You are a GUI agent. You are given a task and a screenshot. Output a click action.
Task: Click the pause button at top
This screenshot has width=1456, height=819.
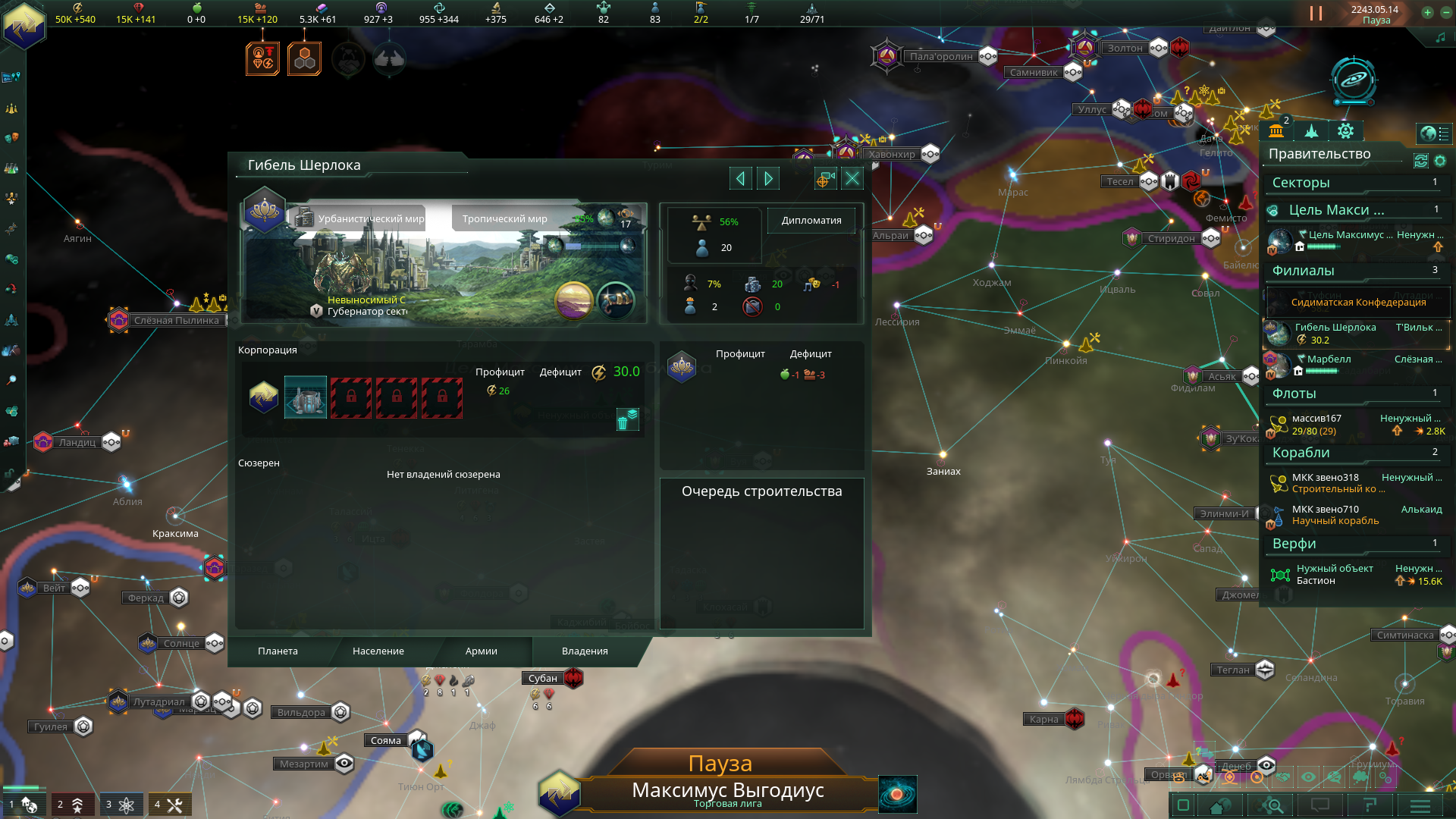tap(1316, 14)
